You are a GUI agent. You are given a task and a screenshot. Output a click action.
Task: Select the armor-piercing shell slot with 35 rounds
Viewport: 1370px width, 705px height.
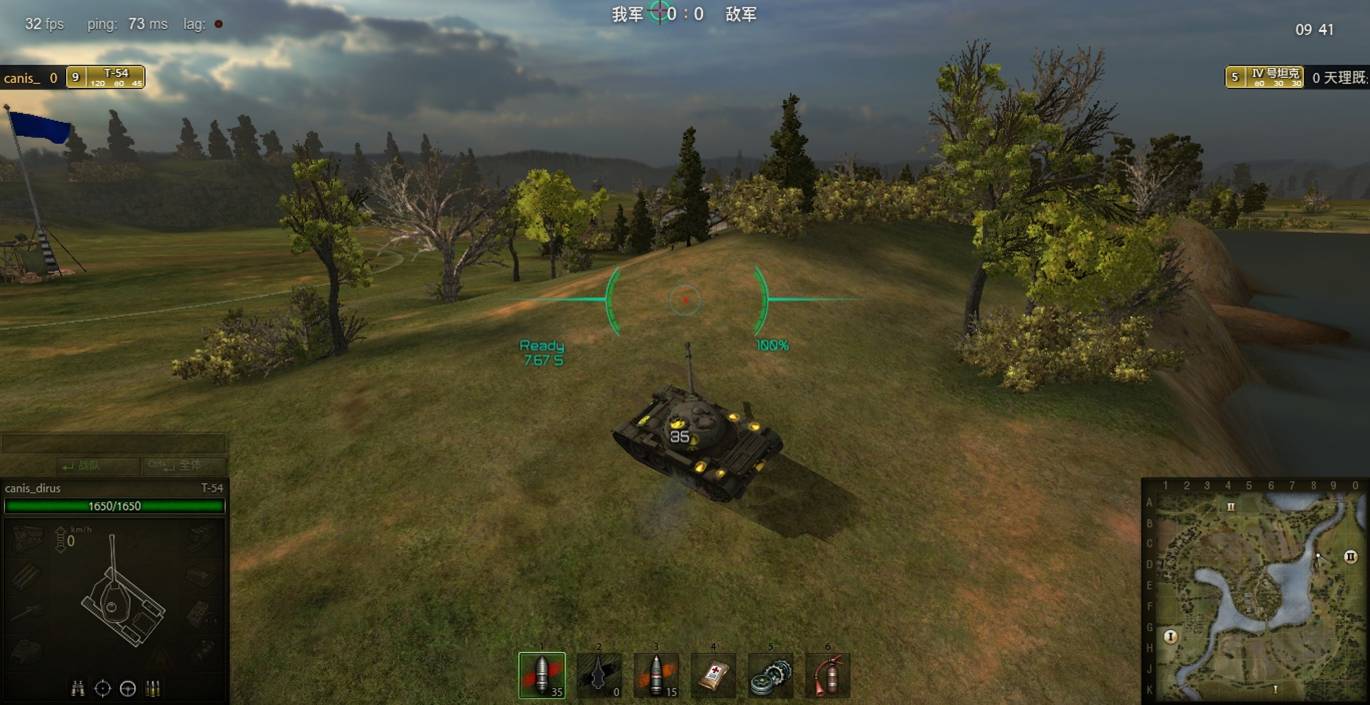pyautogui.click(x=542, y=675)
